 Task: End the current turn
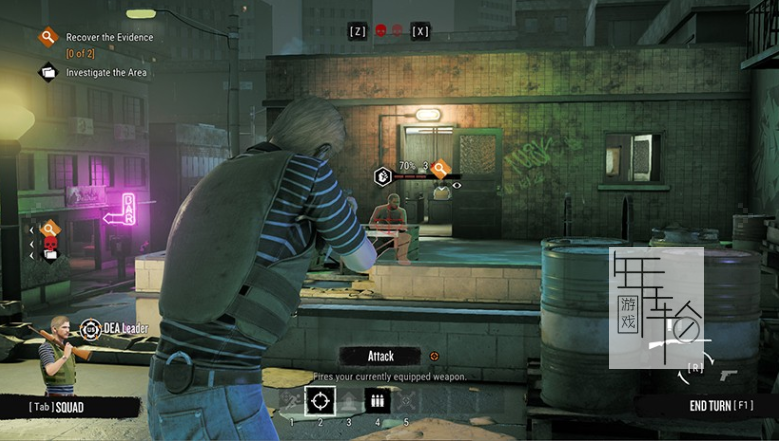720,405
